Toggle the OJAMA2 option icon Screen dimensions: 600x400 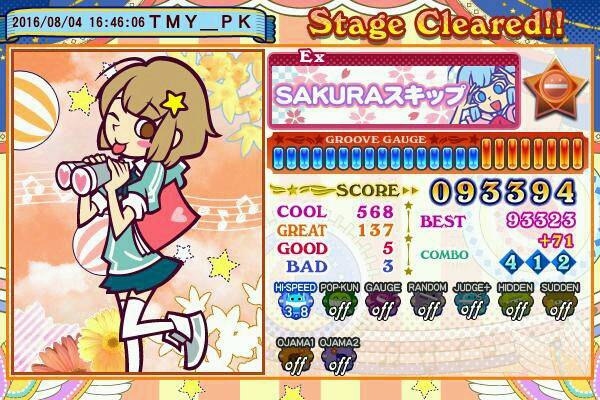click(338, 358)
